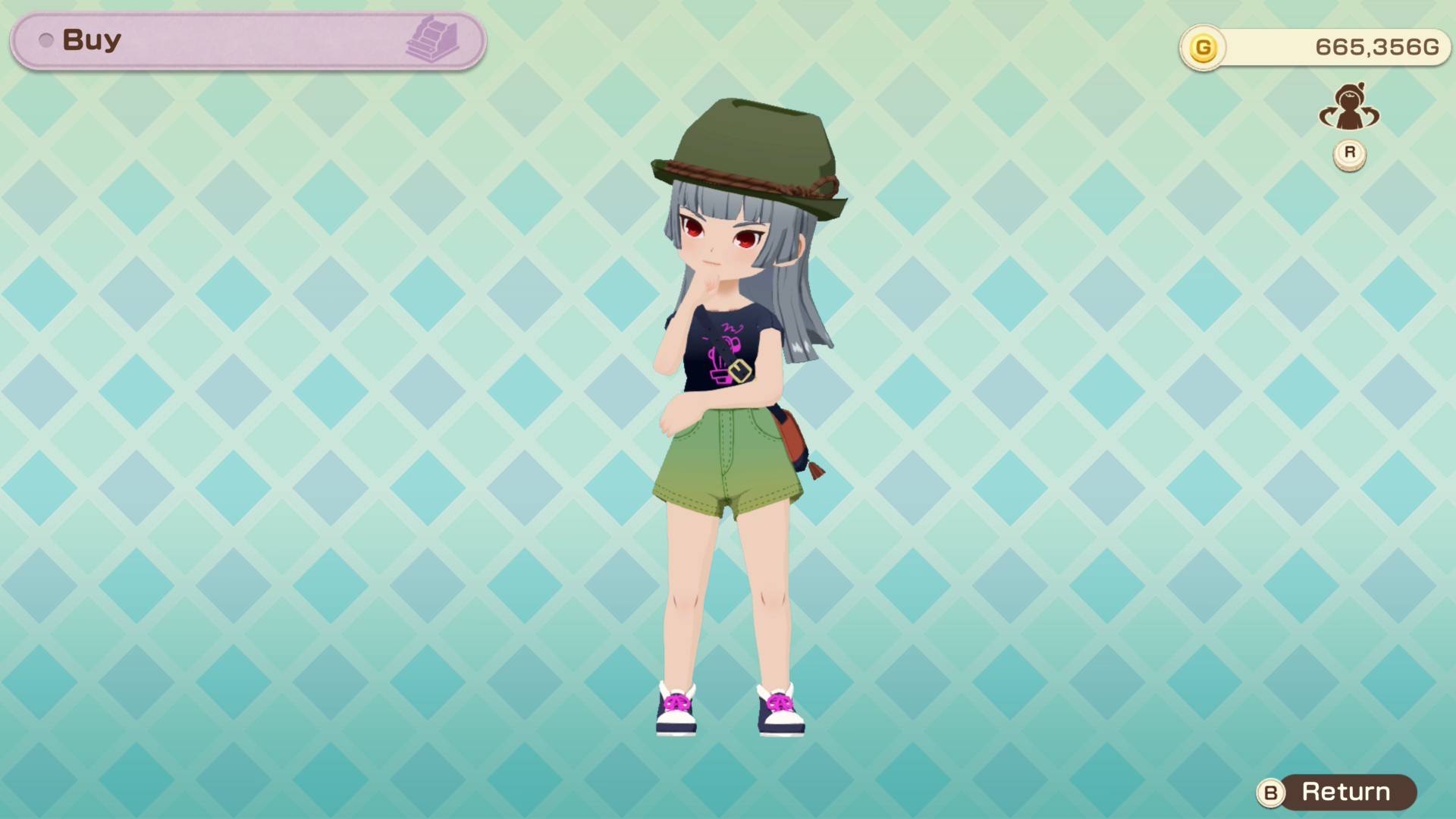Select the Buy option at top left
The image size is (1456, 819).
(x=91, y=39)
